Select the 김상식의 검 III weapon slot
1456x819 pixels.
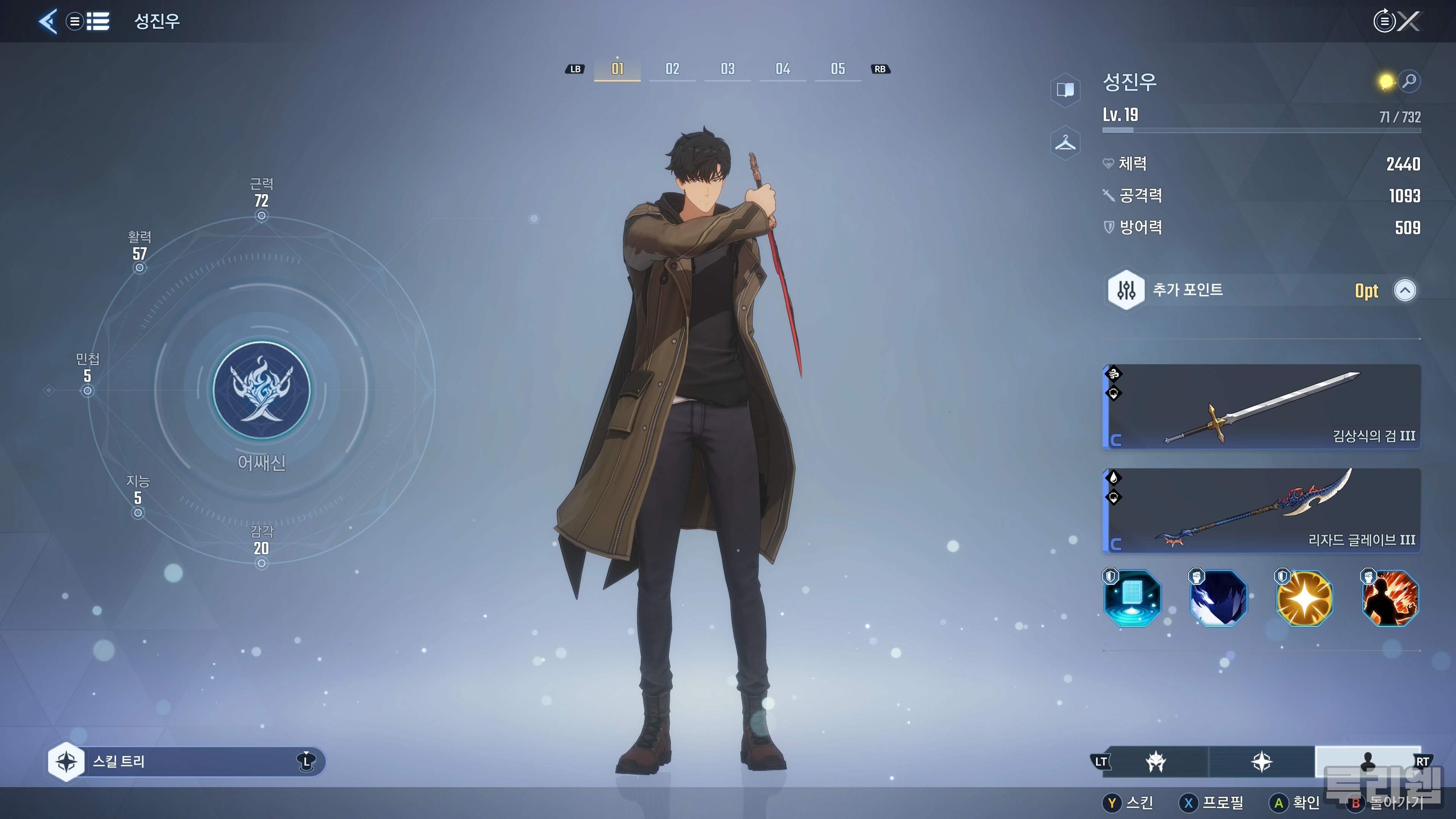coord(1261,407)
